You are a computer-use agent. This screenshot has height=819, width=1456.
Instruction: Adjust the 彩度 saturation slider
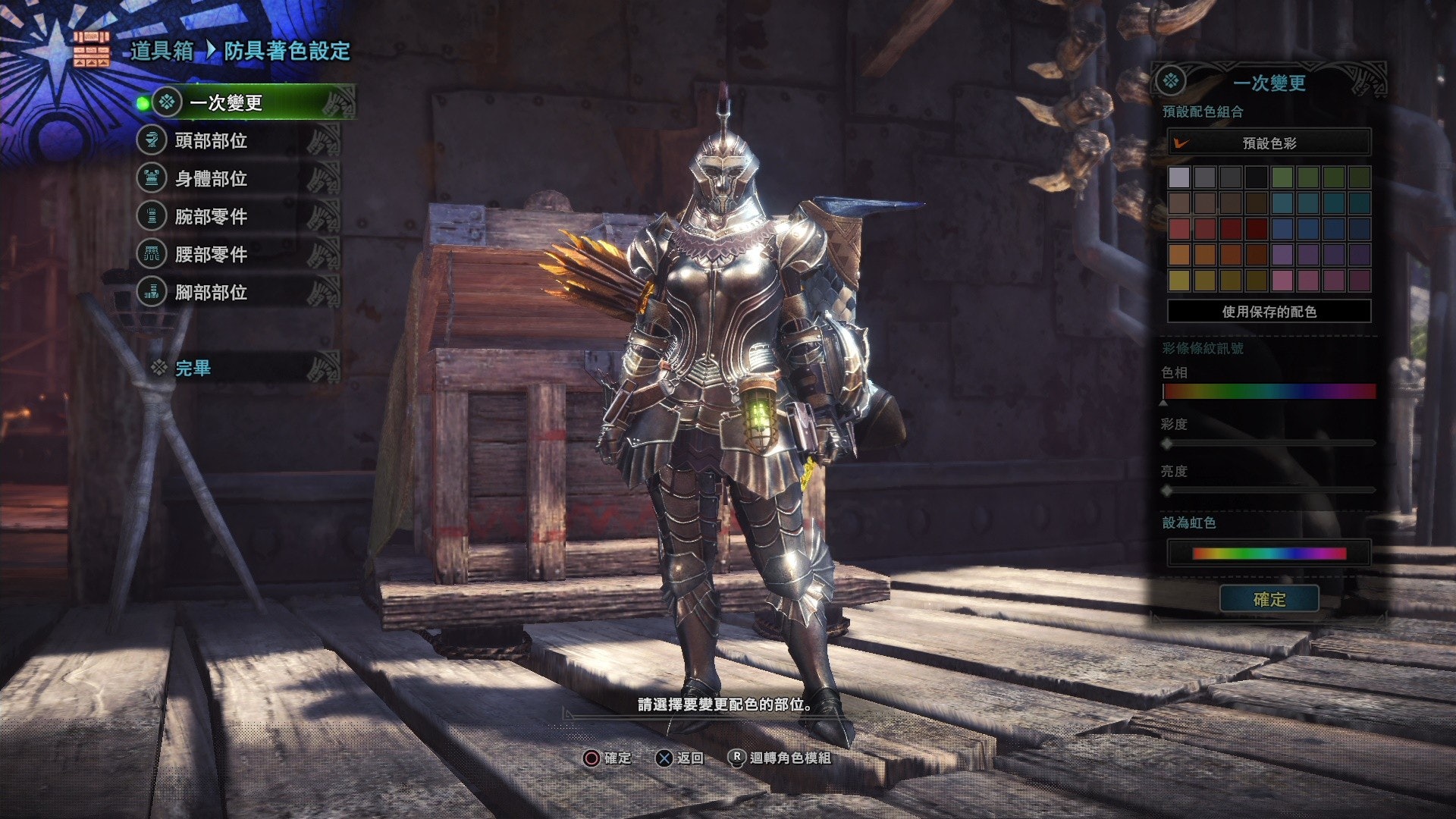(x=1269, y=443)
